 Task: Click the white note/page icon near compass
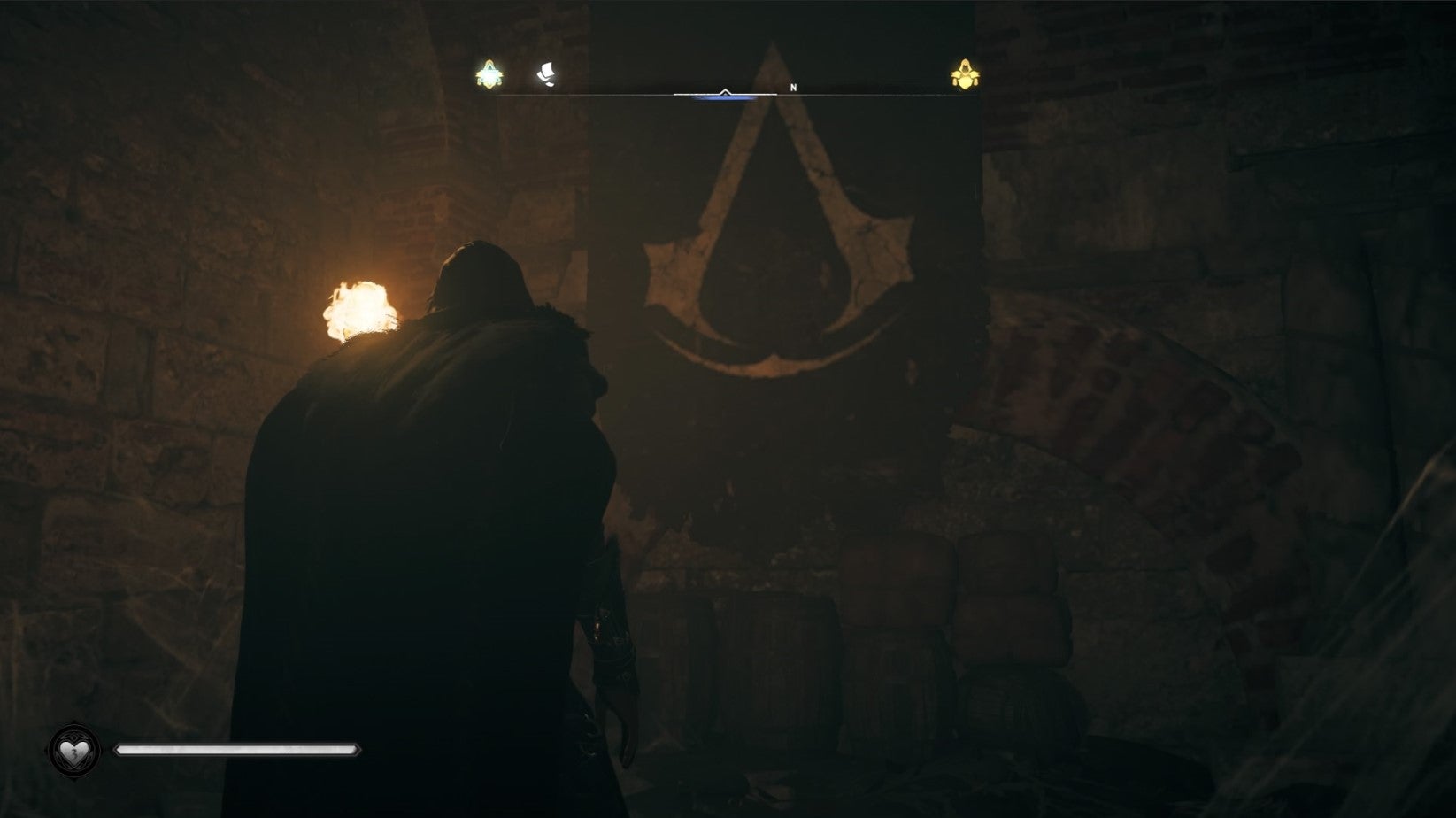[x=547, y=75]
